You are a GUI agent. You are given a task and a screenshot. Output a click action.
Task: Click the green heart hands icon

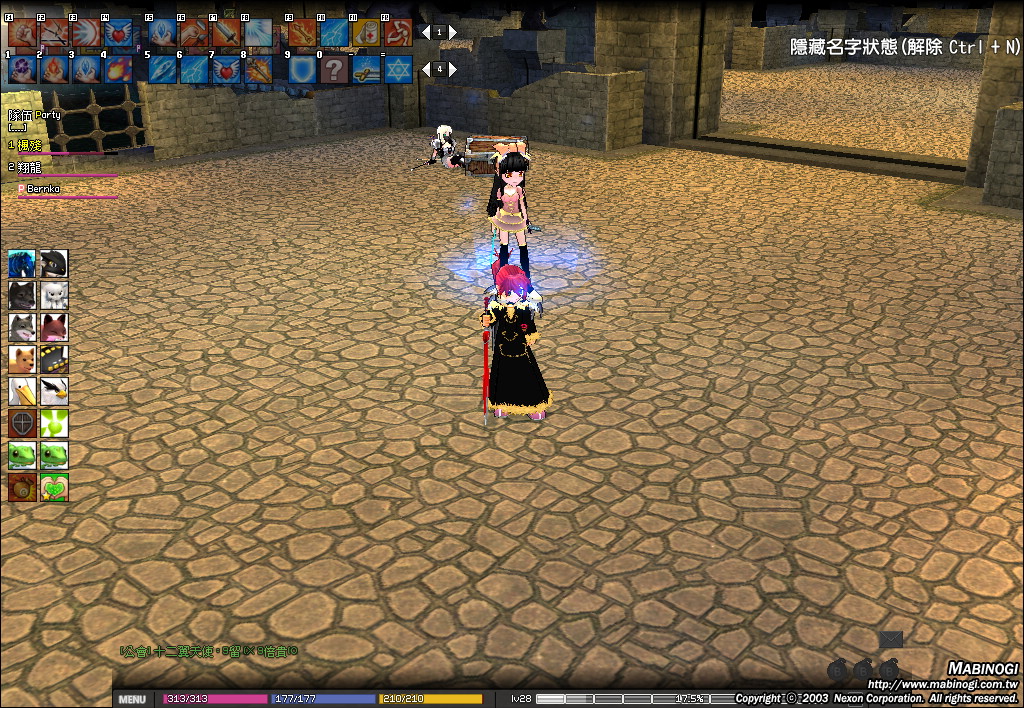point(54,487)
